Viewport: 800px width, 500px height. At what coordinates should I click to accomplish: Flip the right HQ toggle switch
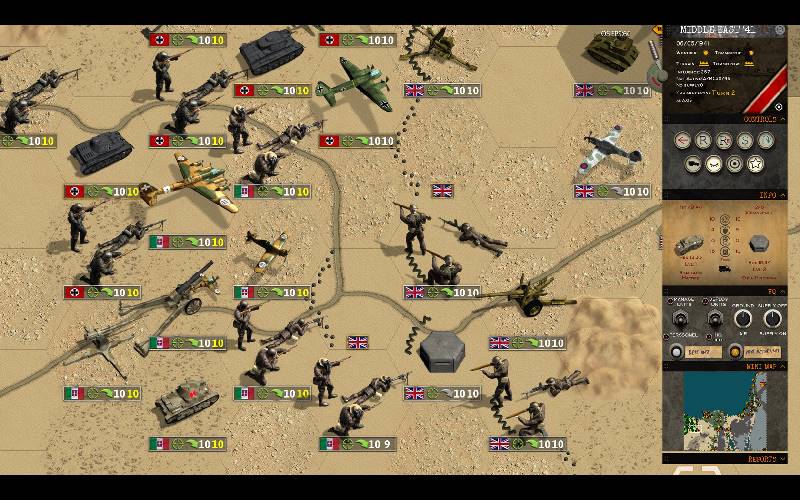point(715,318)
